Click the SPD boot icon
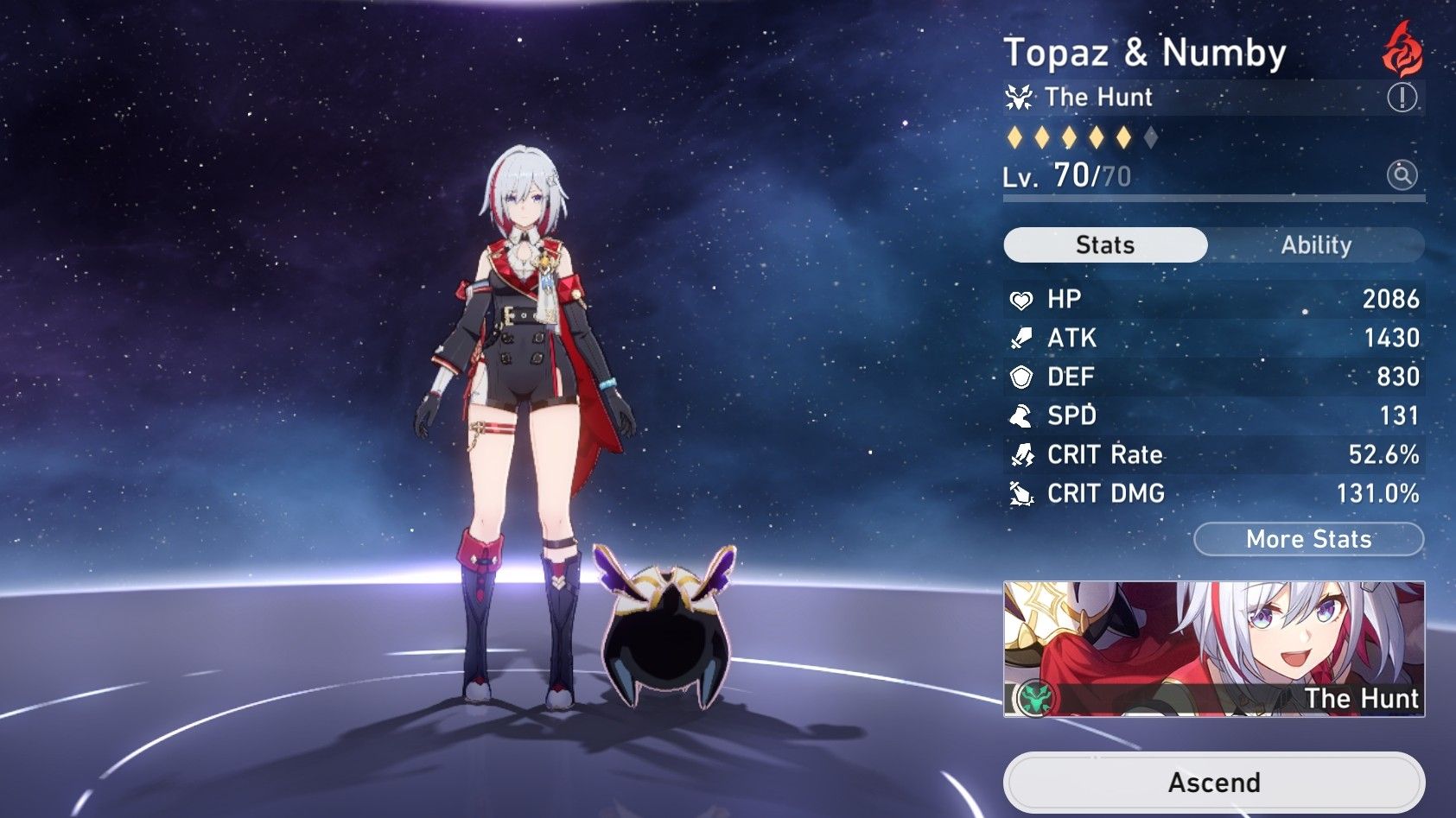Viewport: 1456px width, 818px height. point(1022,415)
